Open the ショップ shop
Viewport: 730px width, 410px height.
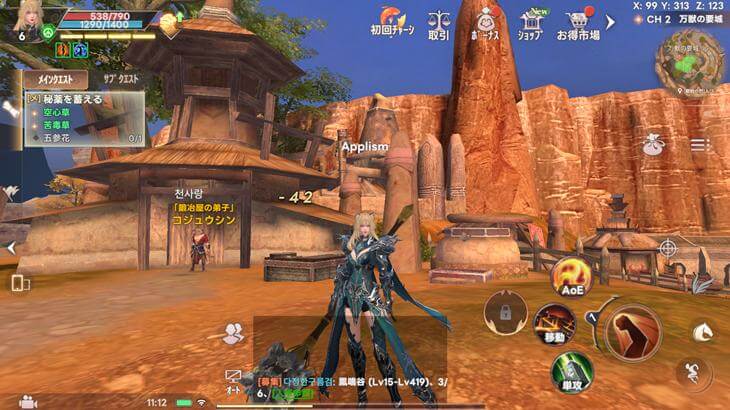click(x=530, y=22)
